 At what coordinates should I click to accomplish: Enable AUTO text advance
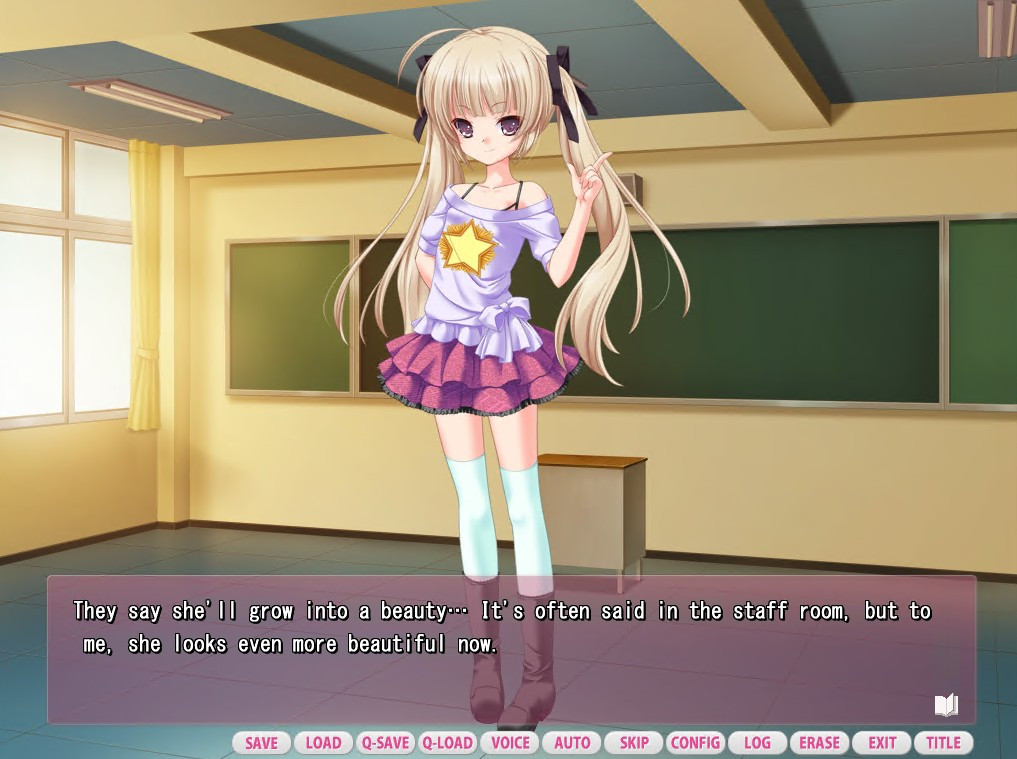[572, 743]
